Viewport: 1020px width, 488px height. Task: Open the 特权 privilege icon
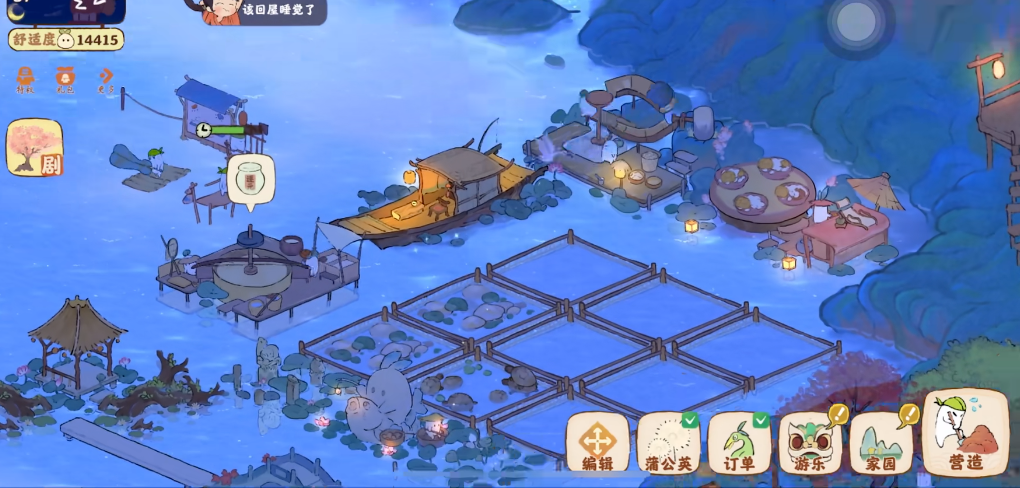(x=25, y=80)
